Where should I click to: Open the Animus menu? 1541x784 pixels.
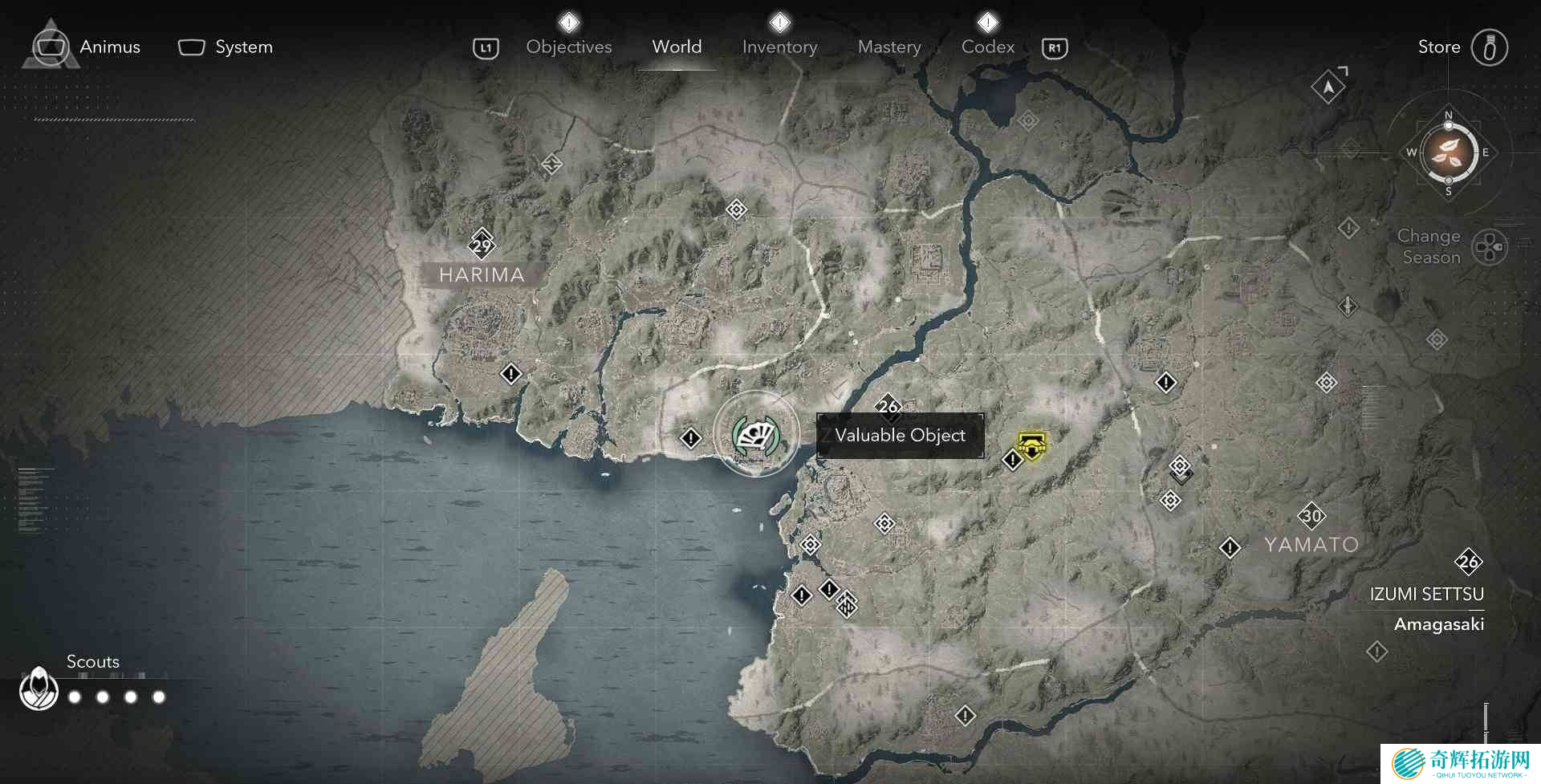(x=87, y=47)
